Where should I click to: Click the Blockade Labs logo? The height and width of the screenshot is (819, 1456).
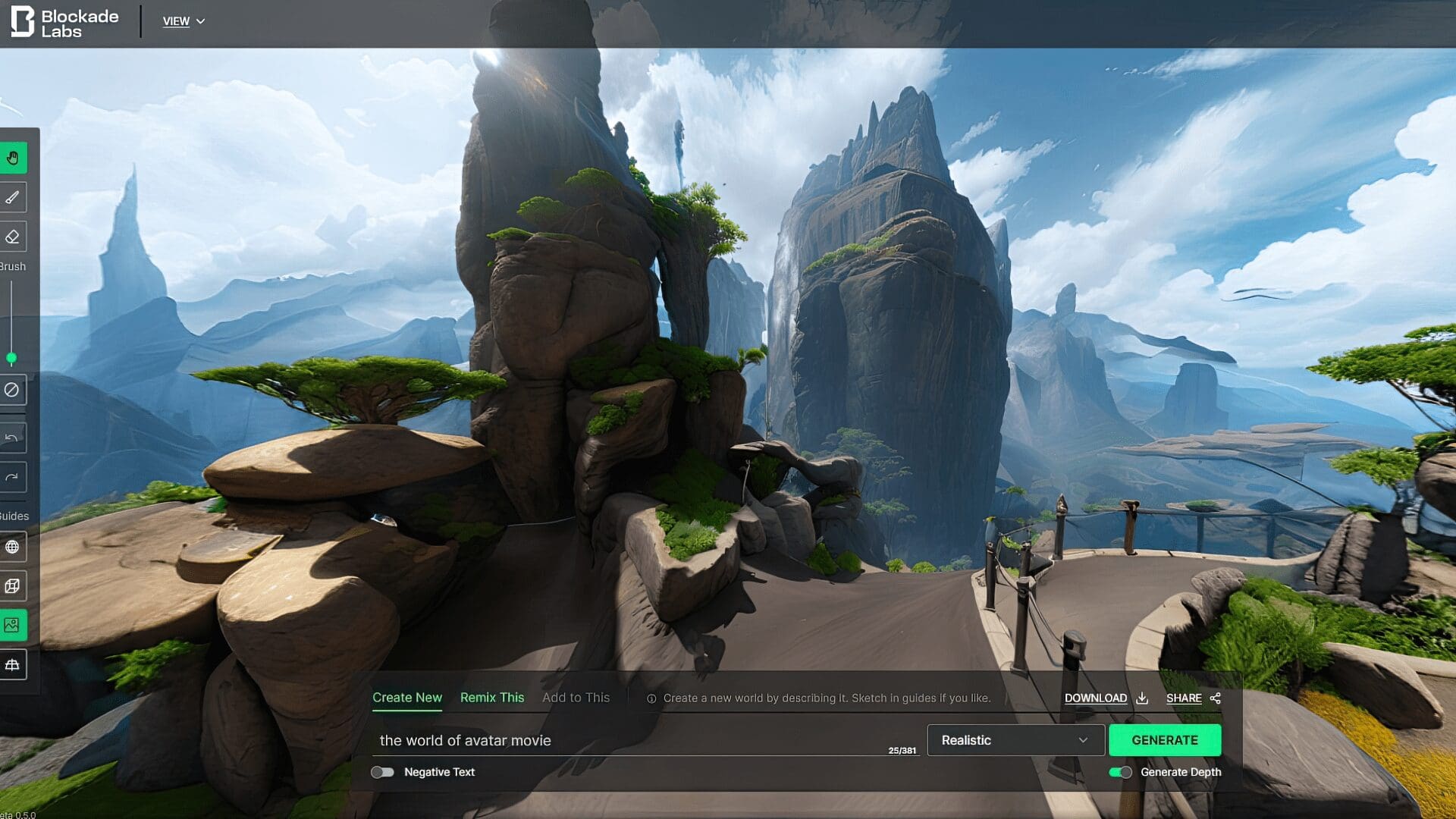coord(64,20)
